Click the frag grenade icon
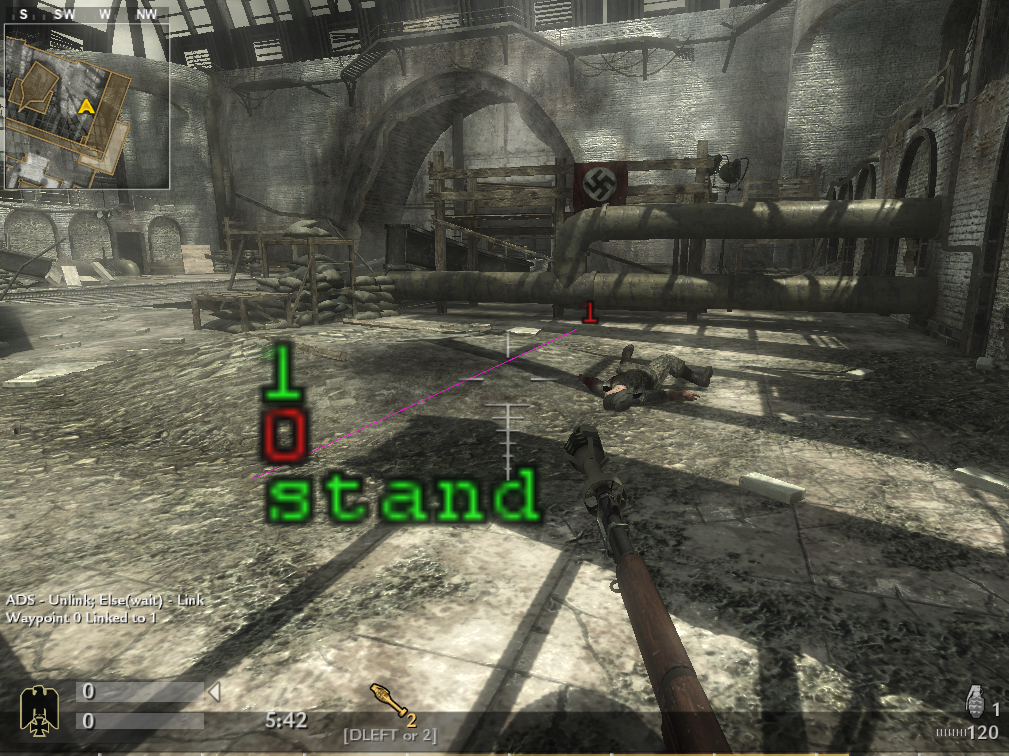Viewport: 1009px width, 756px height. [975, 699]
